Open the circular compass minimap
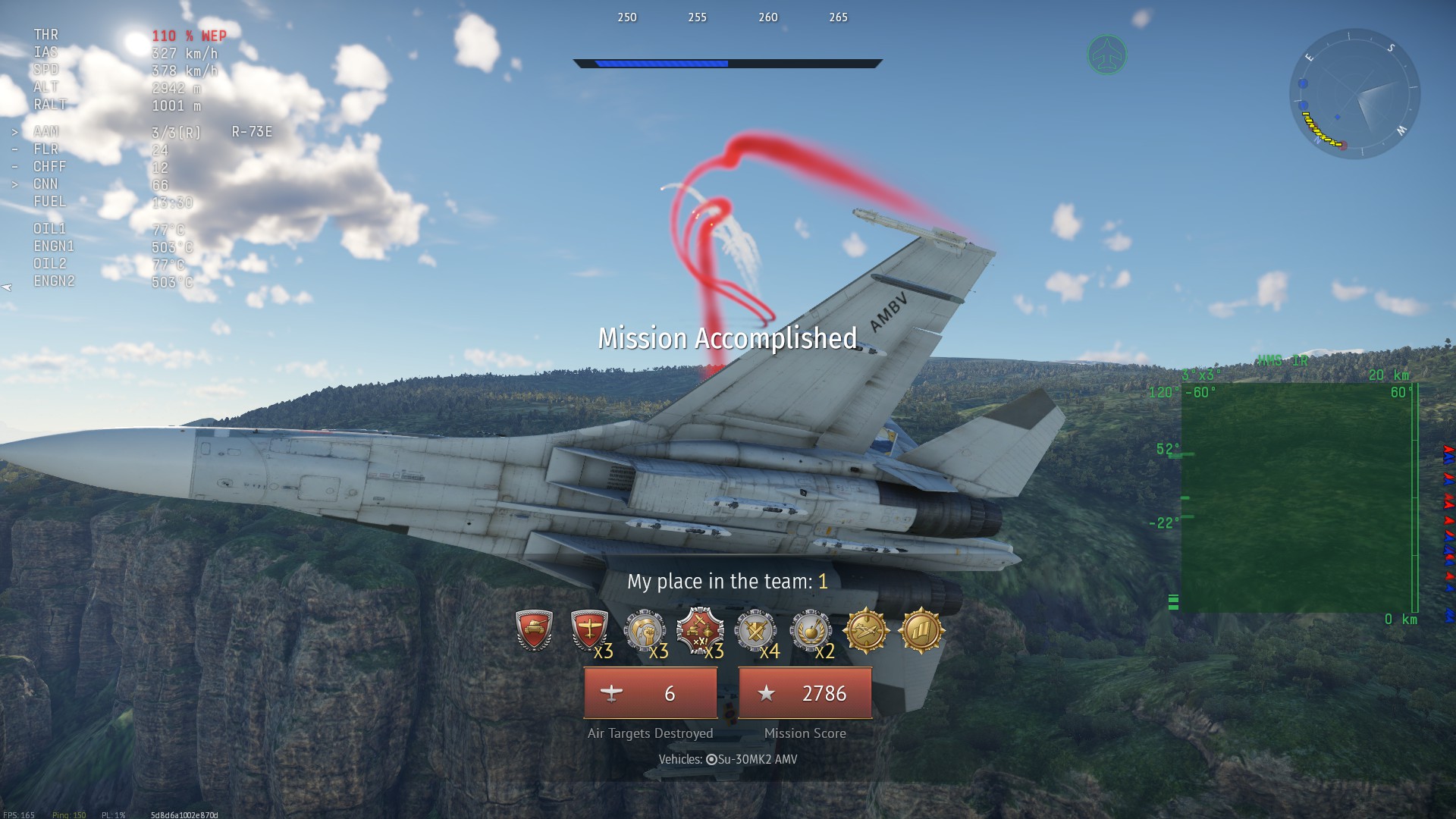1456x819 pixels. [x=1354, y=94]
